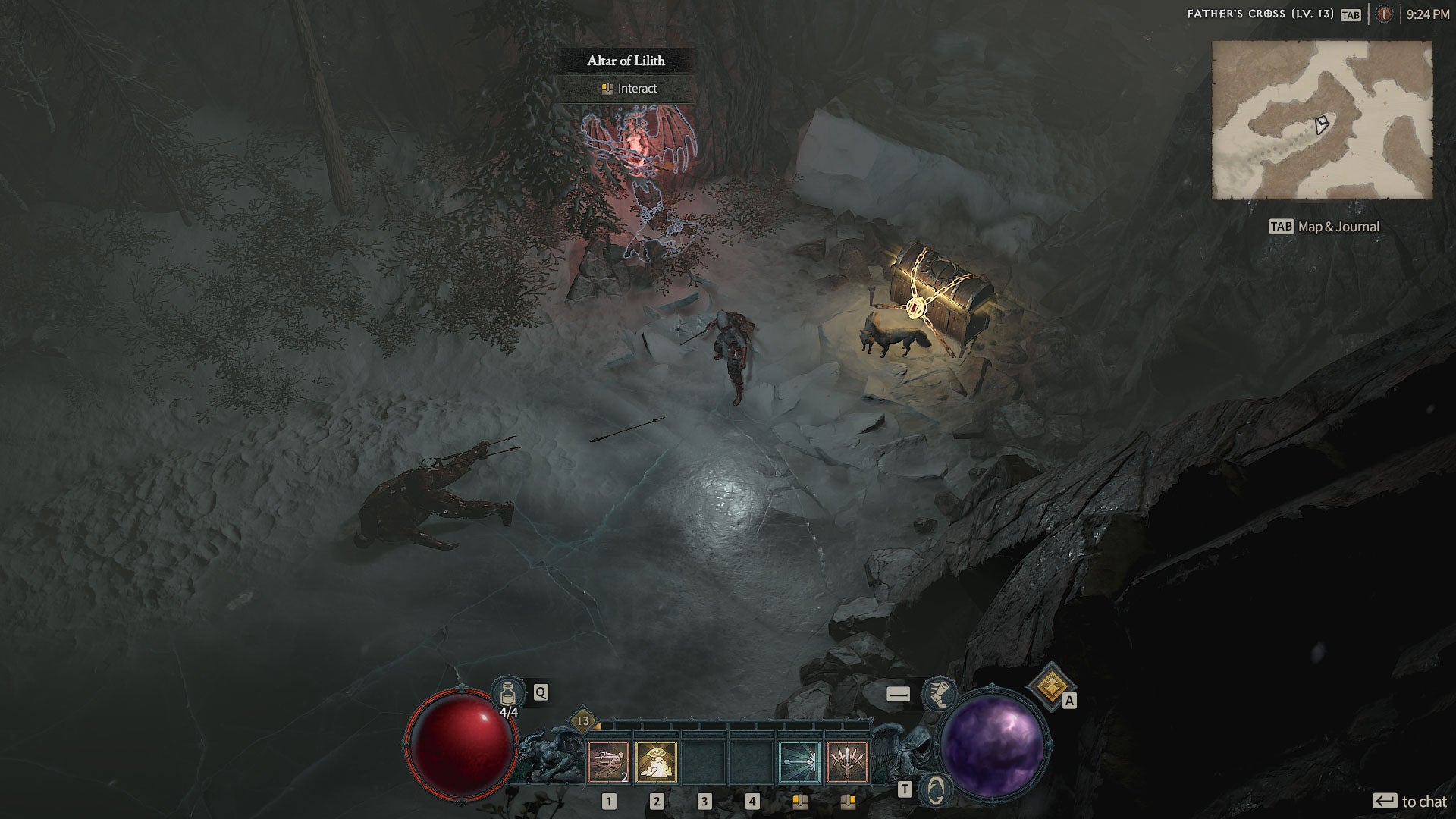
Task: Use the sword-and-blades skill slot
Action: point(847,761)
